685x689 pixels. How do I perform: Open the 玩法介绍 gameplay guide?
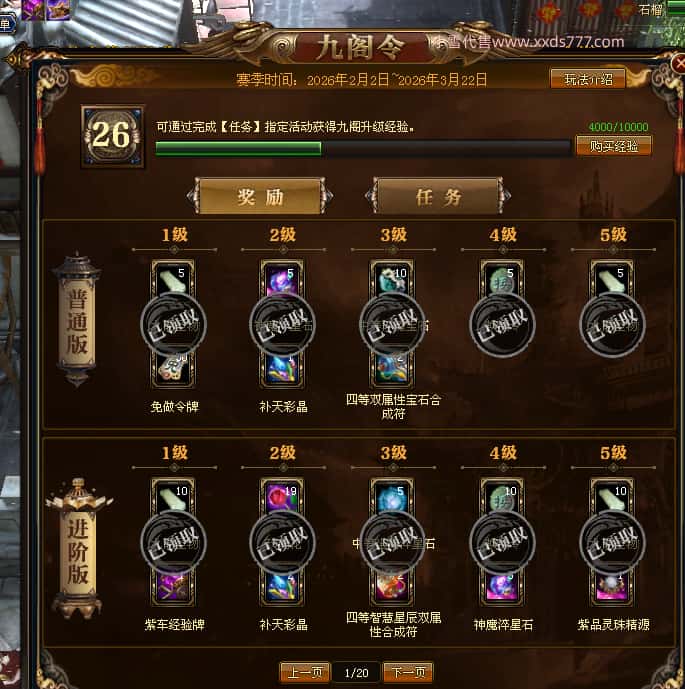coord(595,79)
